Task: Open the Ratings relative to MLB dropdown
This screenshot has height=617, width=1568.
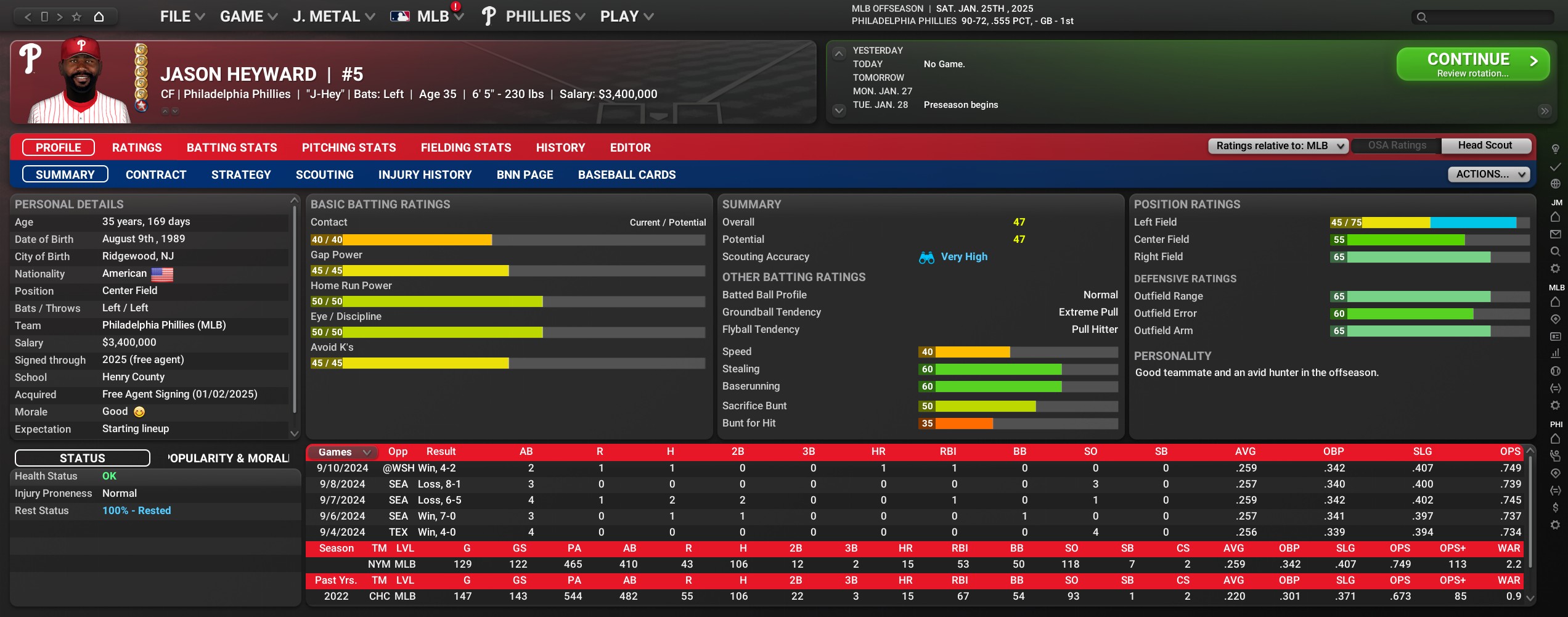Action: [x=1278, y=146]
